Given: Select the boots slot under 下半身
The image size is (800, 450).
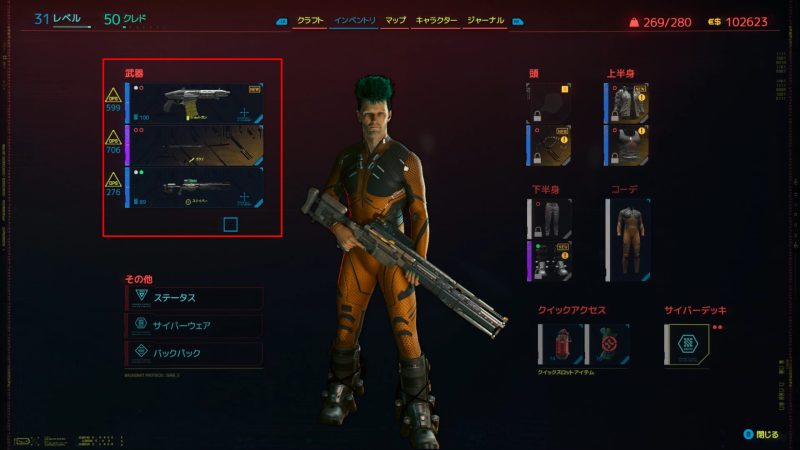Looking at the screenshot, I should click(550, 262).
